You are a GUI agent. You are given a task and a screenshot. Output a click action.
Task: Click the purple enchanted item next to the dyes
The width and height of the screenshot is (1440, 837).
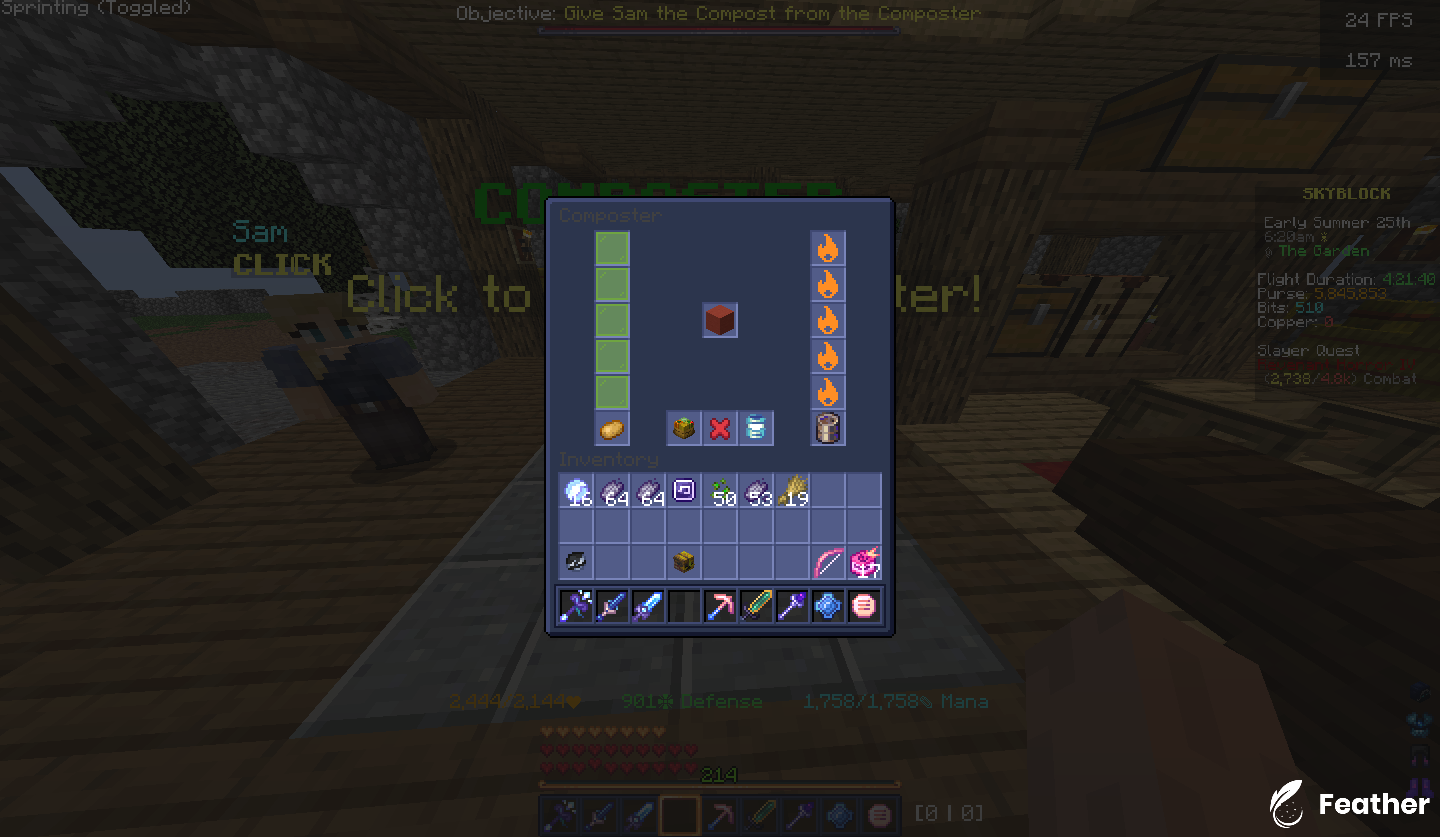pyautogui.click(x=683, y=490)
